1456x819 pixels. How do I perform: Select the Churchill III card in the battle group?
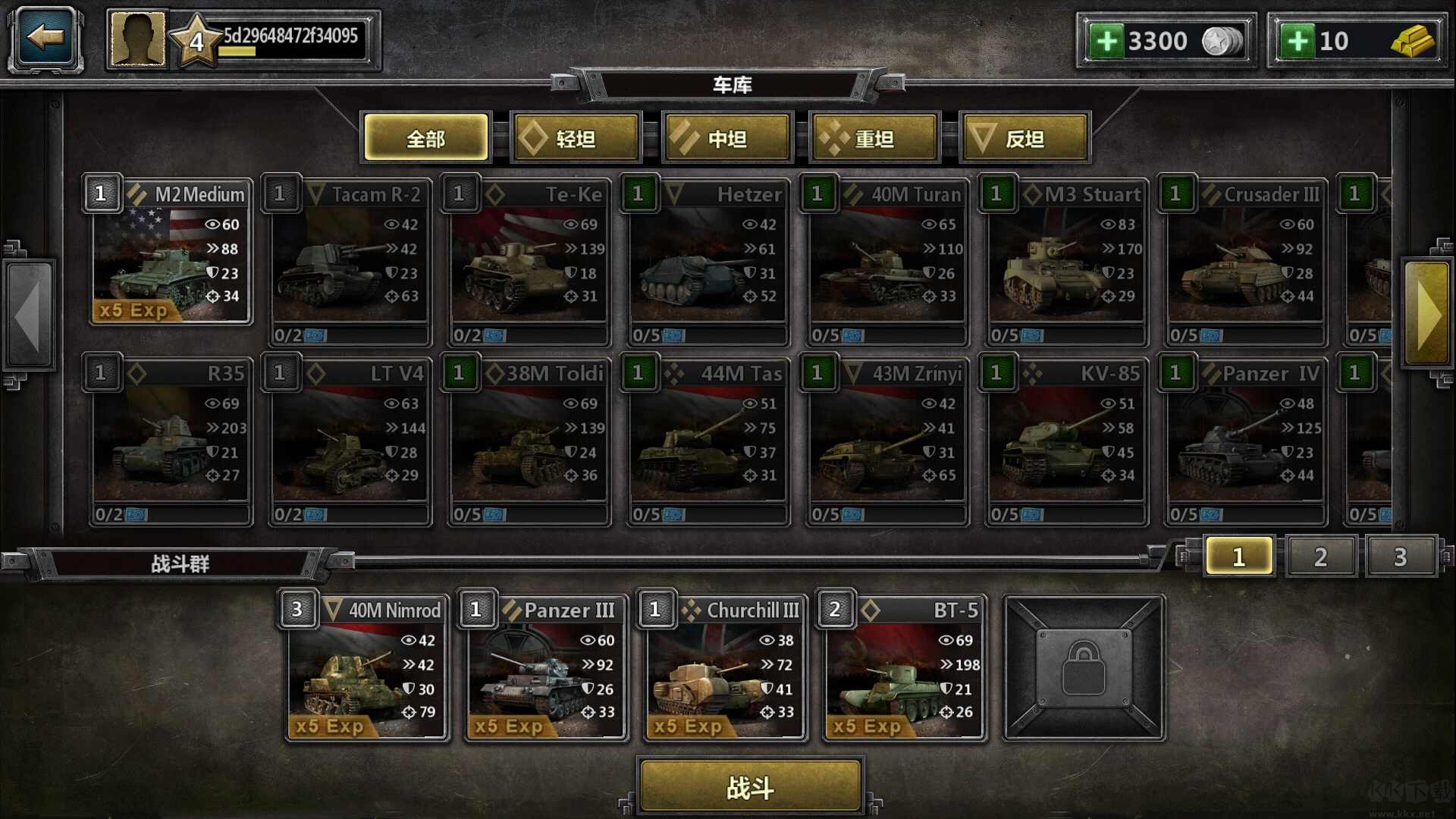pyautogui.click(x=724, y=671)
